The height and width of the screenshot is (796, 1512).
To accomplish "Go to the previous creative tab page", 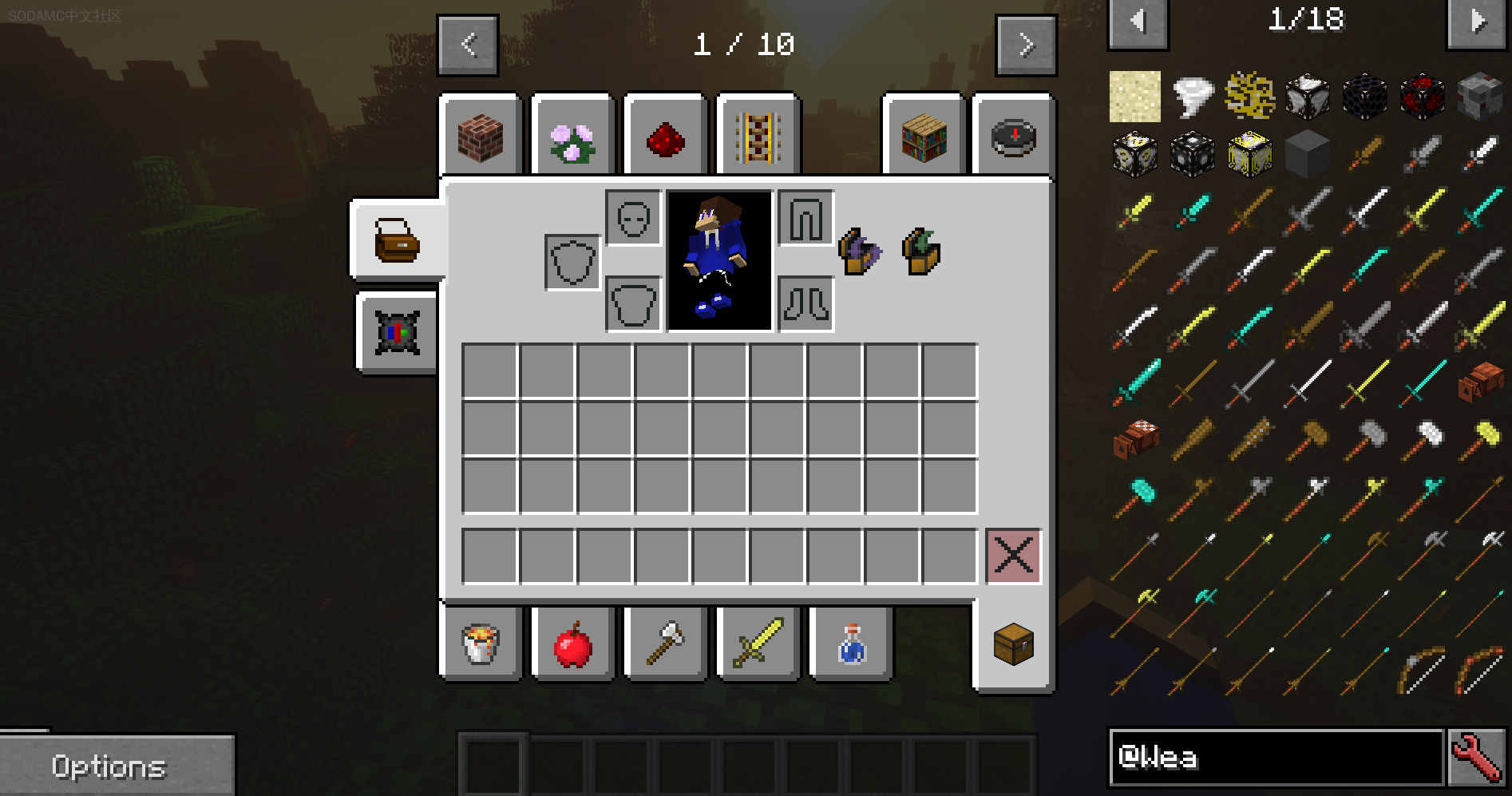I will tap(469, 45).
